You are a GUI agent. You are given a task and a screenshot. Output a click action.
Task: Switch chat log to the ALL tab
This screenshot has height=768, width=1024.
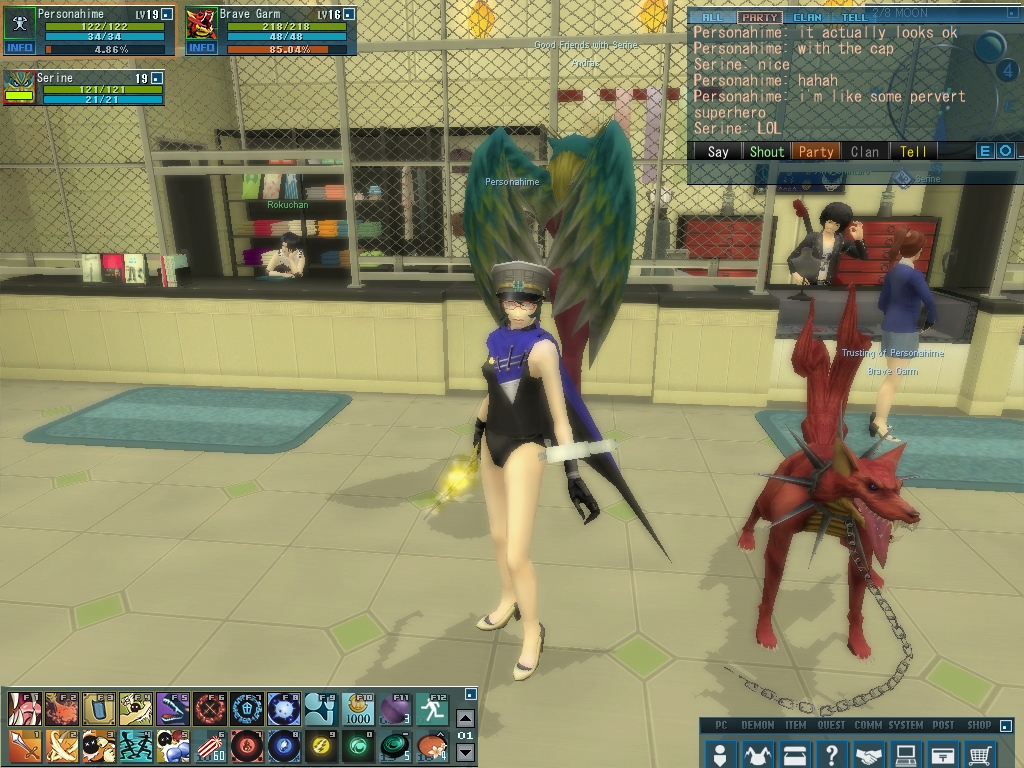[712, 18]
